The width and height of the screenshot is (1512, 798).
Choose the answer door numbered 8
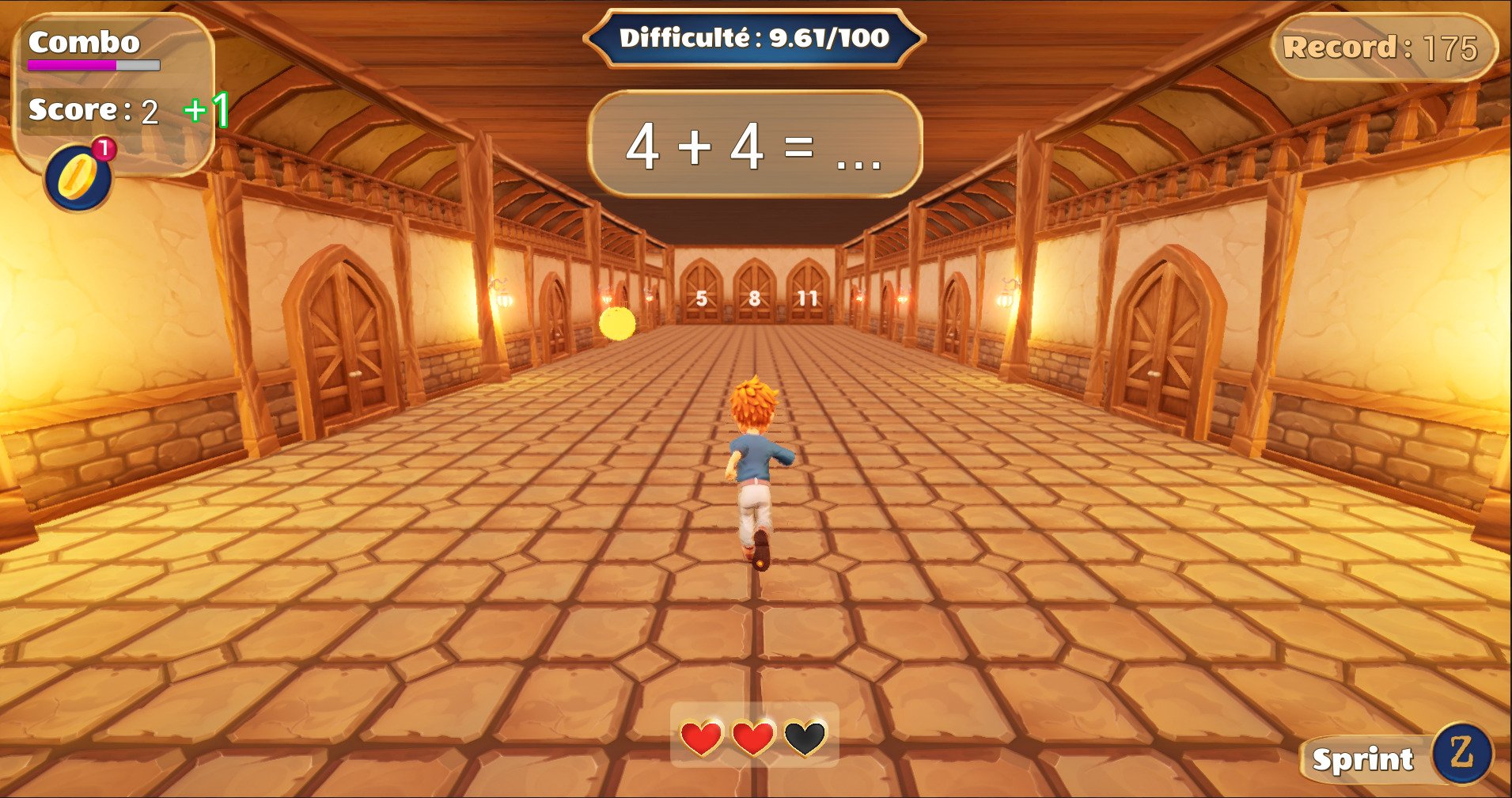pyautogui.click(x=754, y=294)
